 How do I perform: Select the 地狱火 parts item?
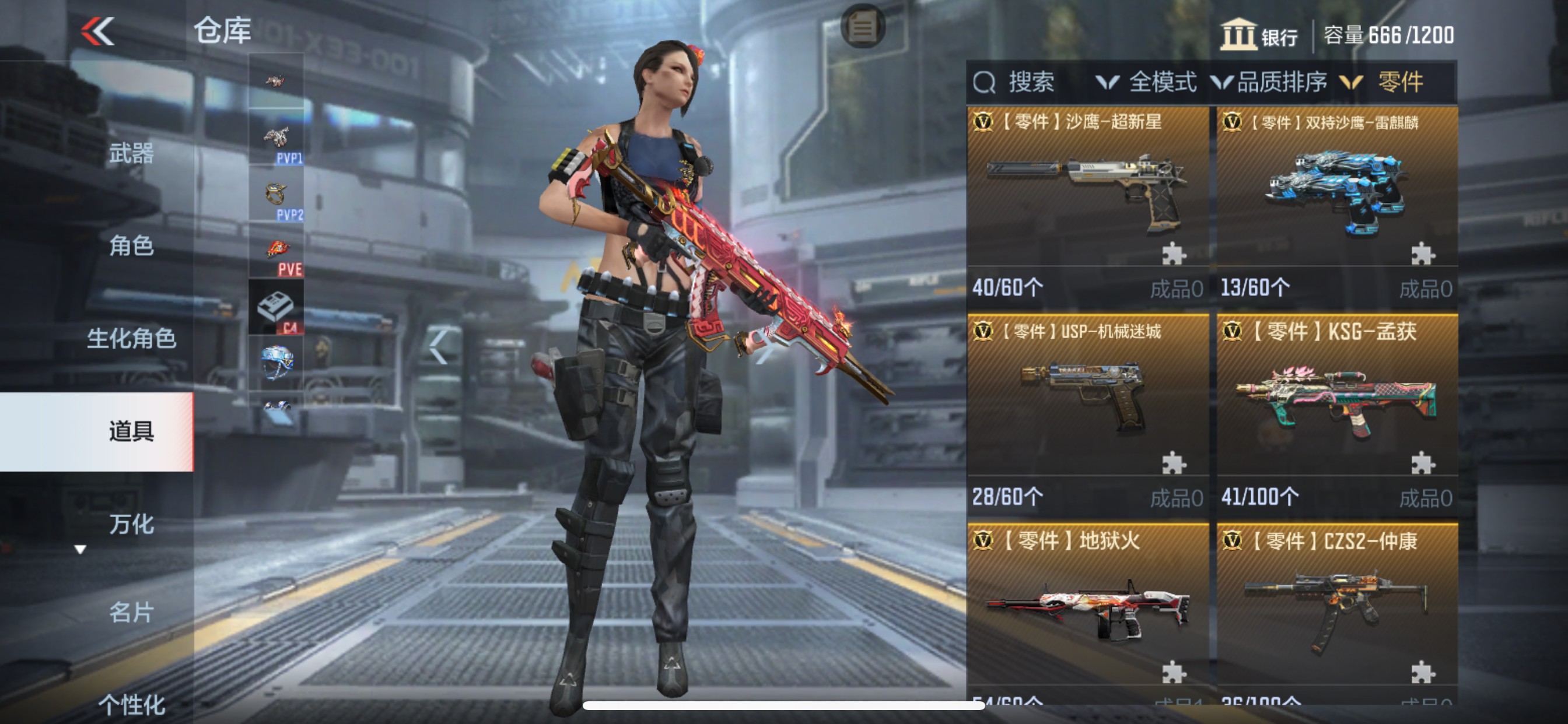point(1087,611)
